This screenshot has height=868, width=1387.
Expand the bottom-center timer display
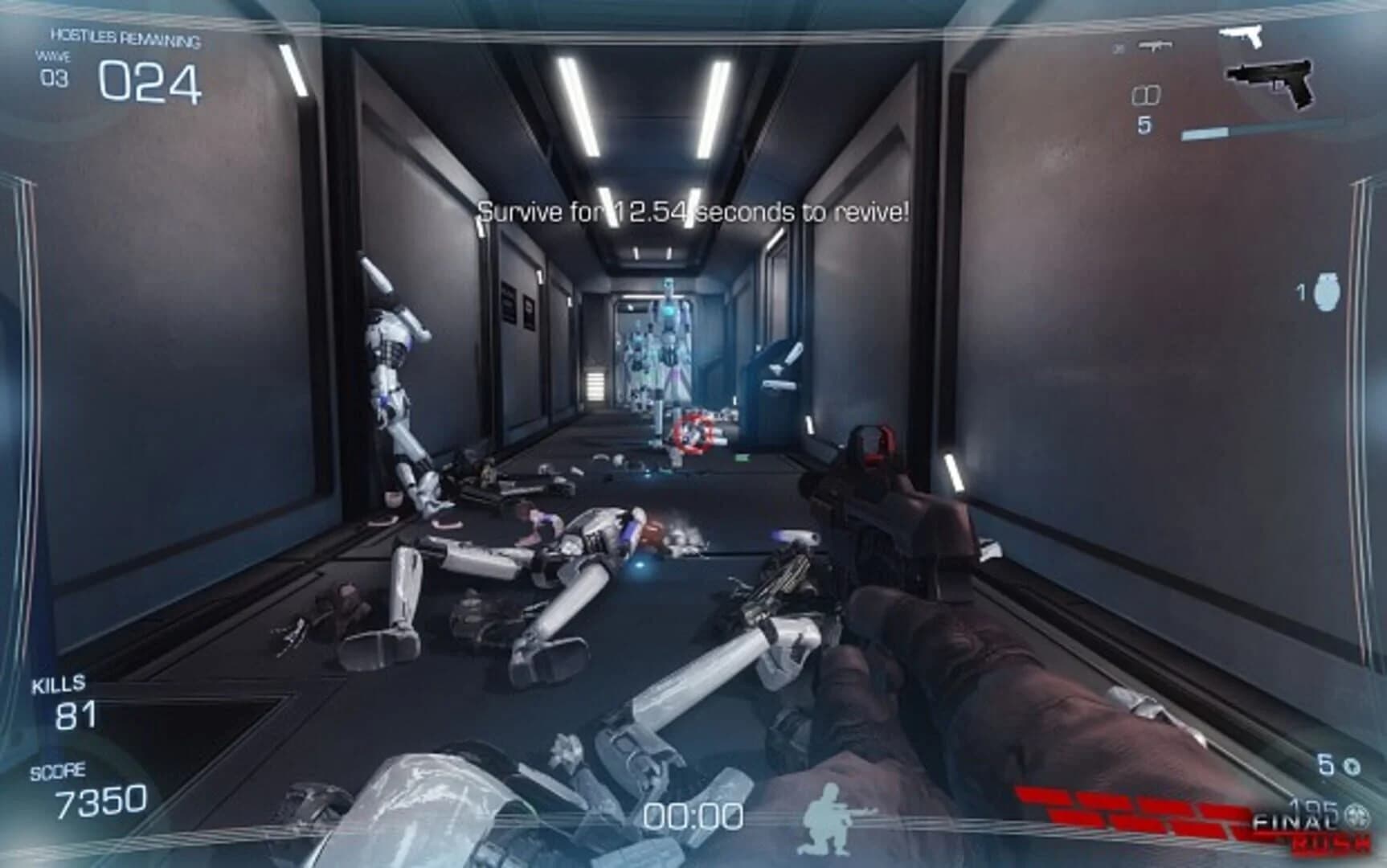click(x=693, y=815)
